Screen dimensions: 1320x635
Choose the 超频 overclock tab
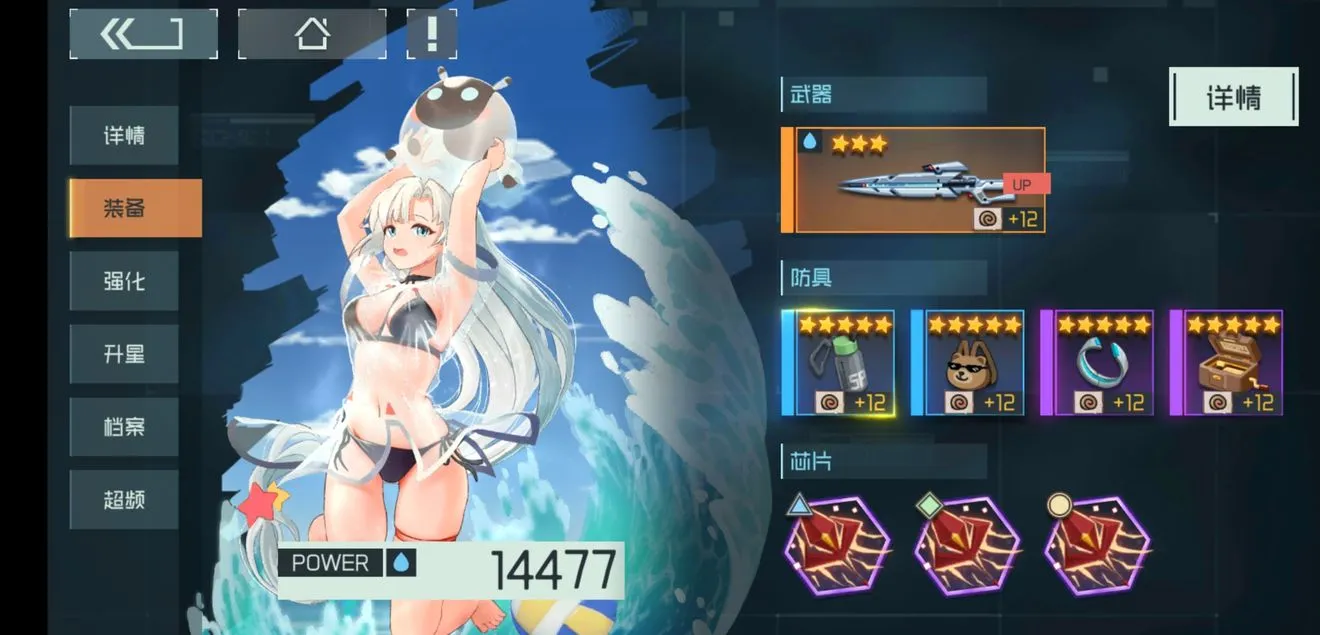click(124, 499)
